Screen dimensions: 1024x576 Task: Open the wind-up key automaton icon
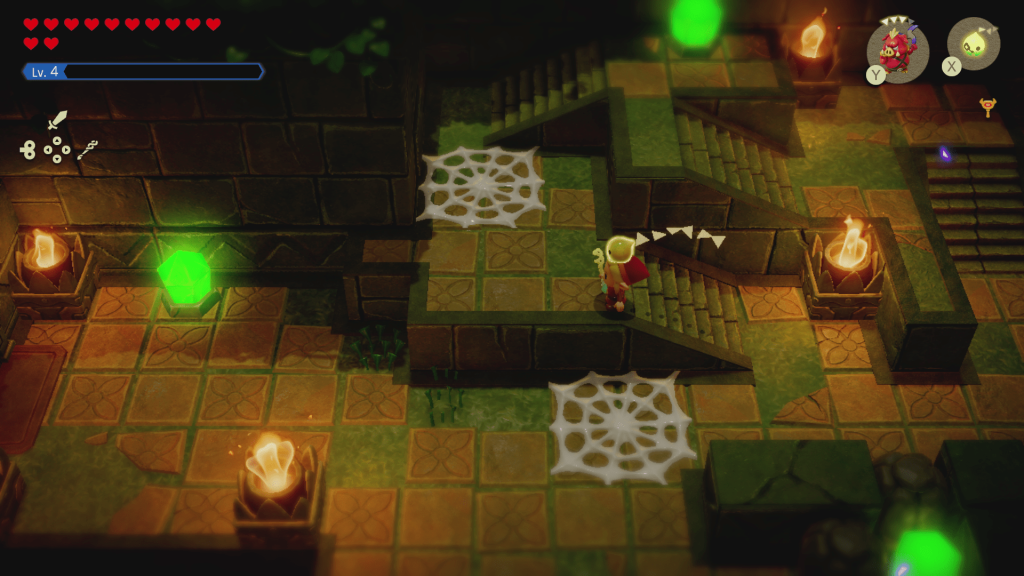[27, 150]
